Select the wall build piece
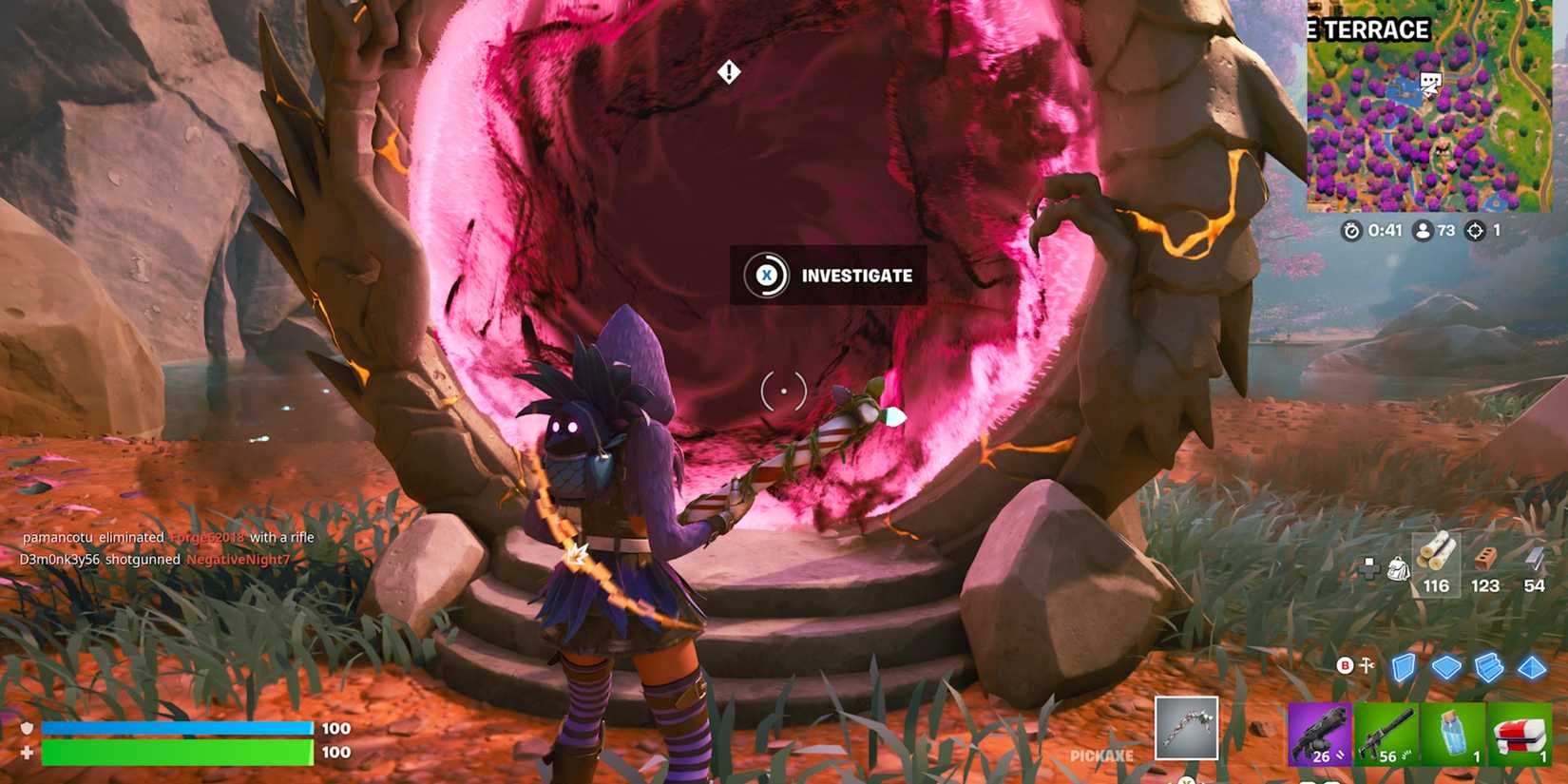 (1404, 668)
